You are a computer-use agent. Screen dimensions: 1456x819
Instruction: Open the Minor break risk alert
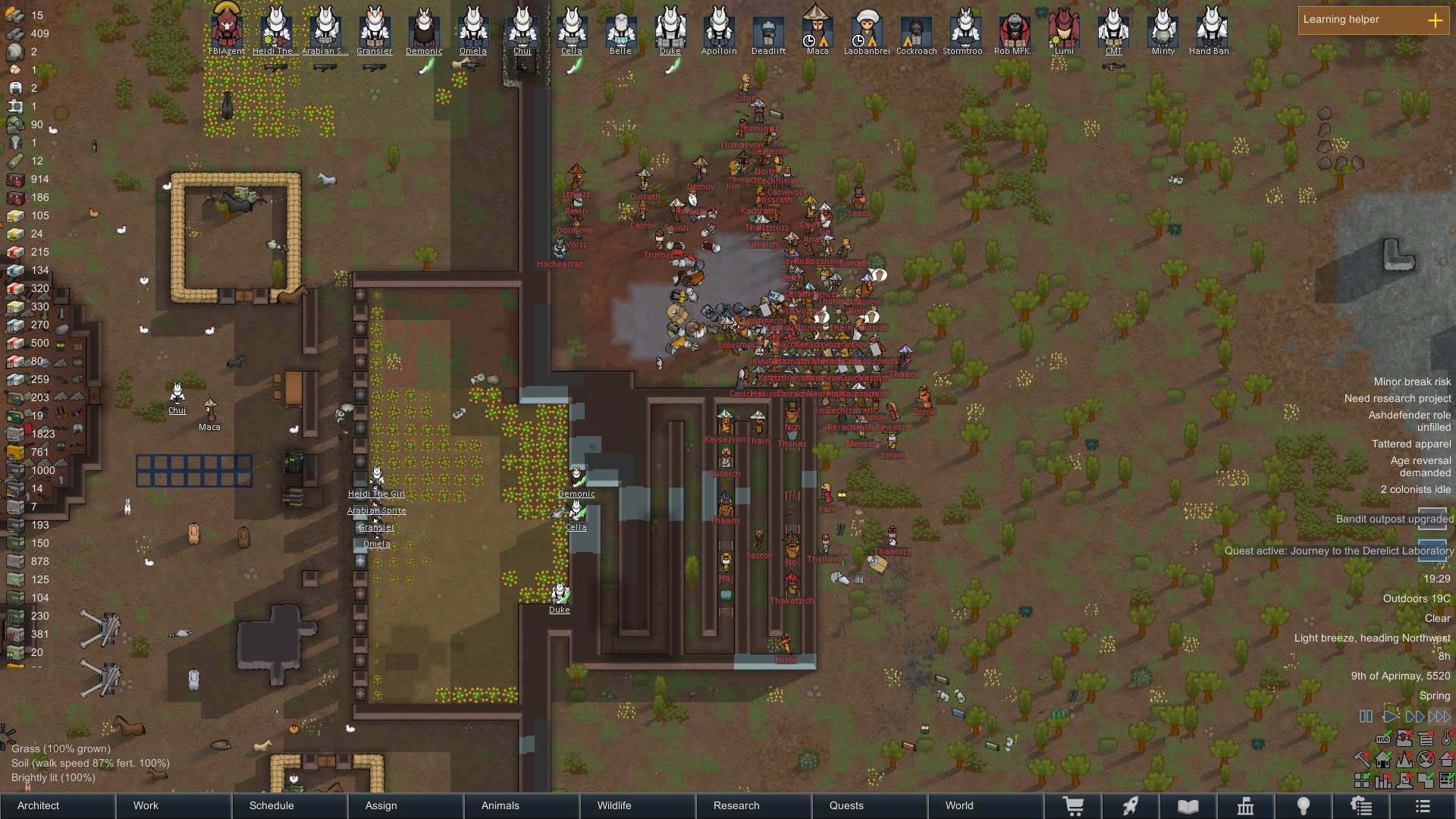click(x=1411, y=382)
